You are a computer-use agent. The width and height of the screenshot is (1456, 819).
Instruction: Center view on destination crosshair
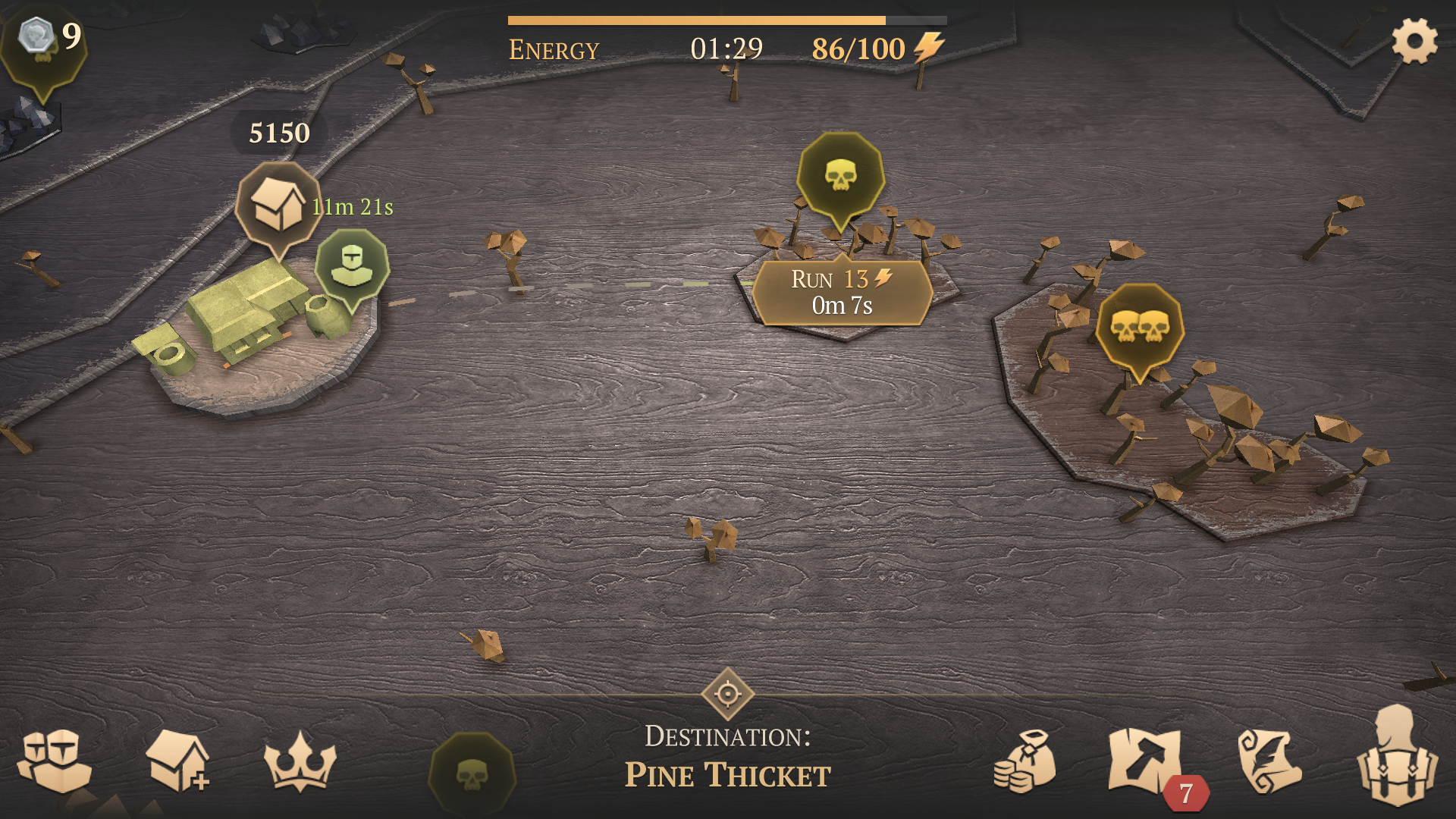[x=727, y=693]
